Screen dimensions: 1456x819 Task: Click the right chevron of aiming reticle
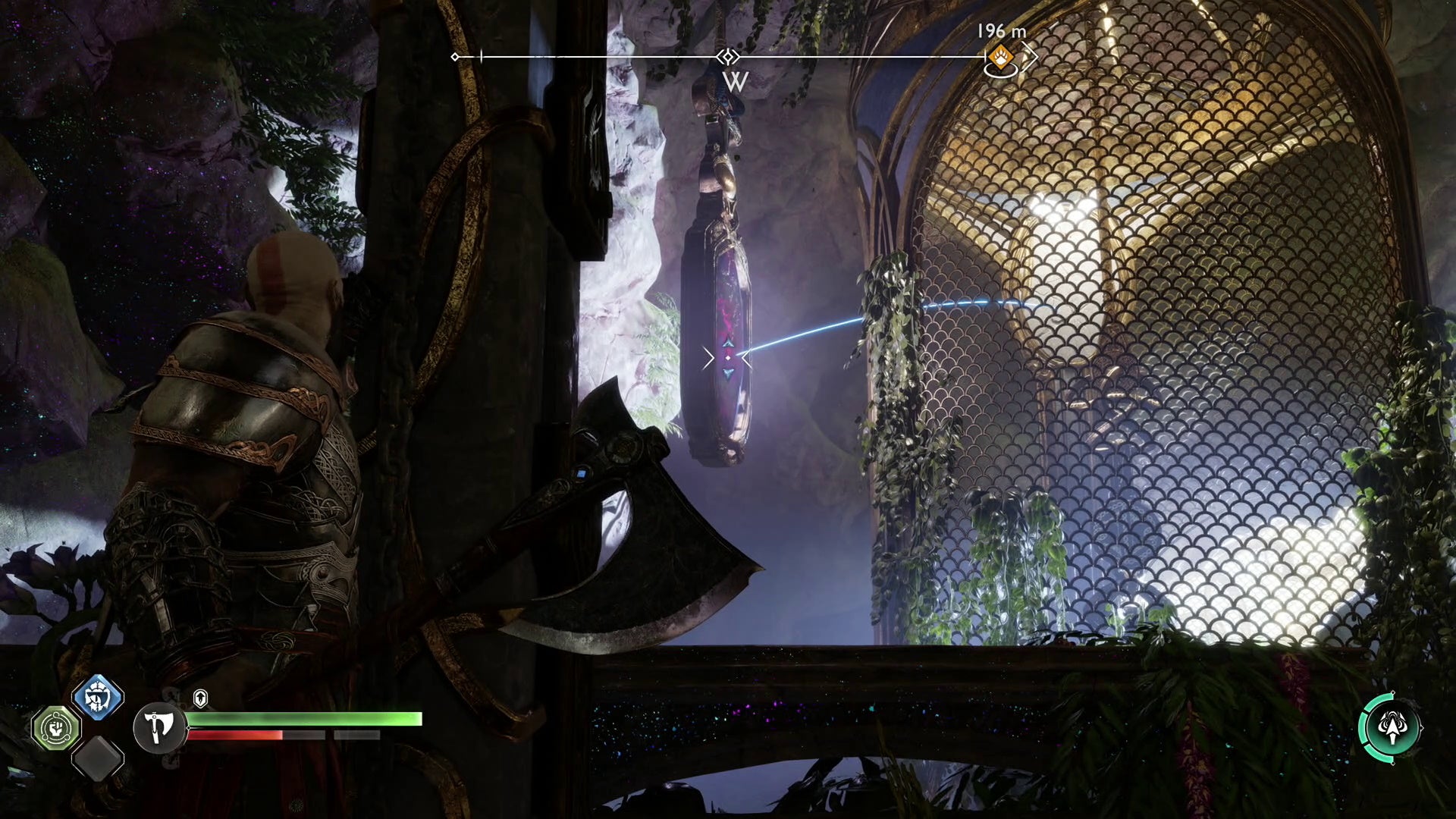pyautogui.click(x=746, y=358)
